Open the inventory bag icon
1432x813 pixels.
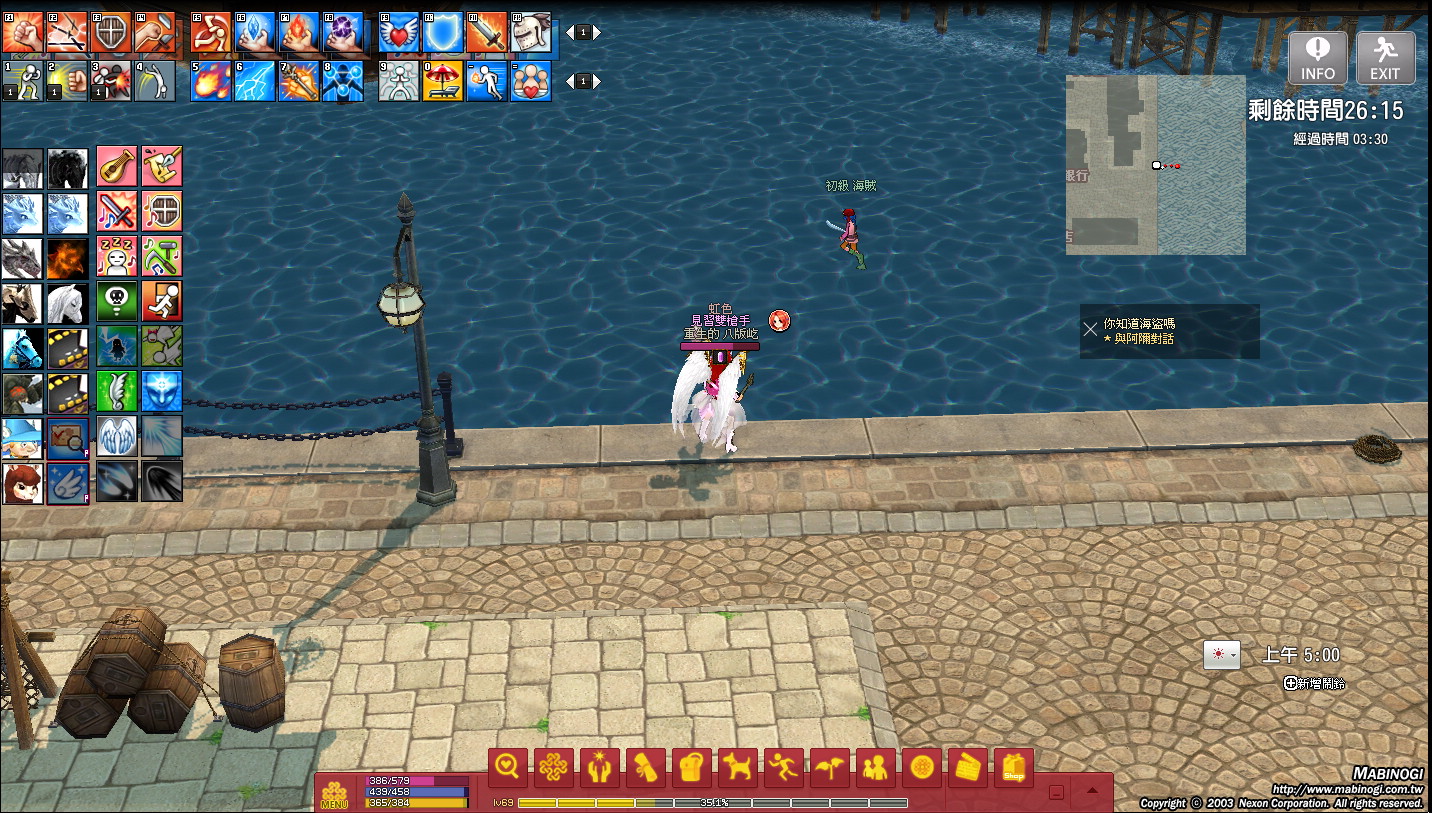click(x=692, y=768)
